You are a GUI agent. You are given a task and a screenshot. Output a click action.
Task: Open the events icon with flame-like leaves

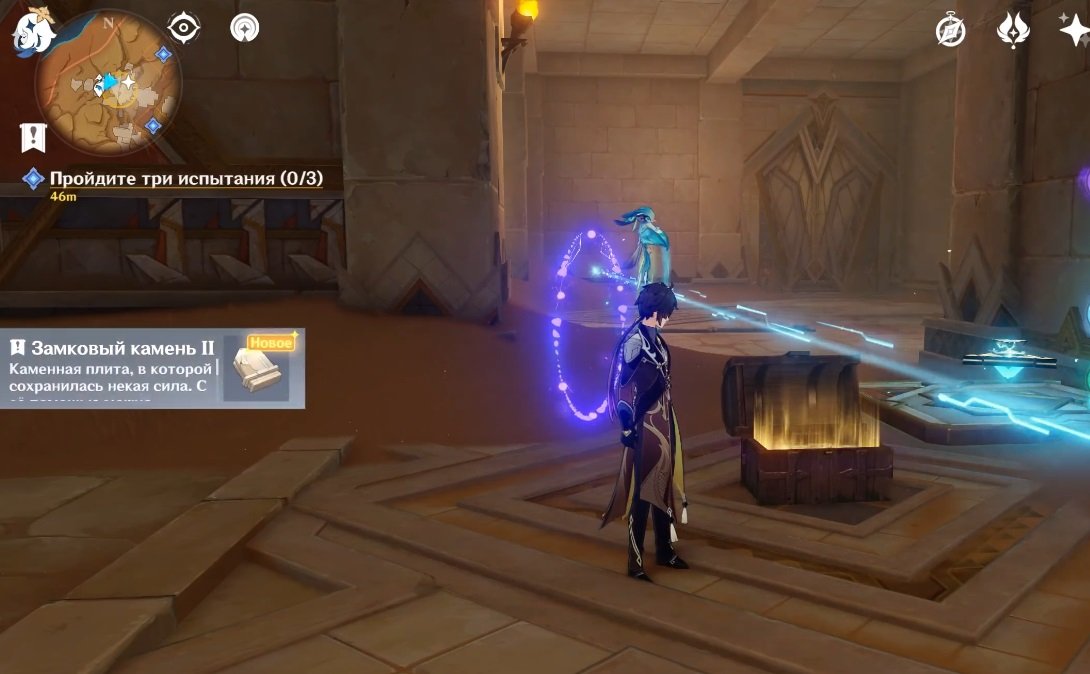[x=1013, y=30]
